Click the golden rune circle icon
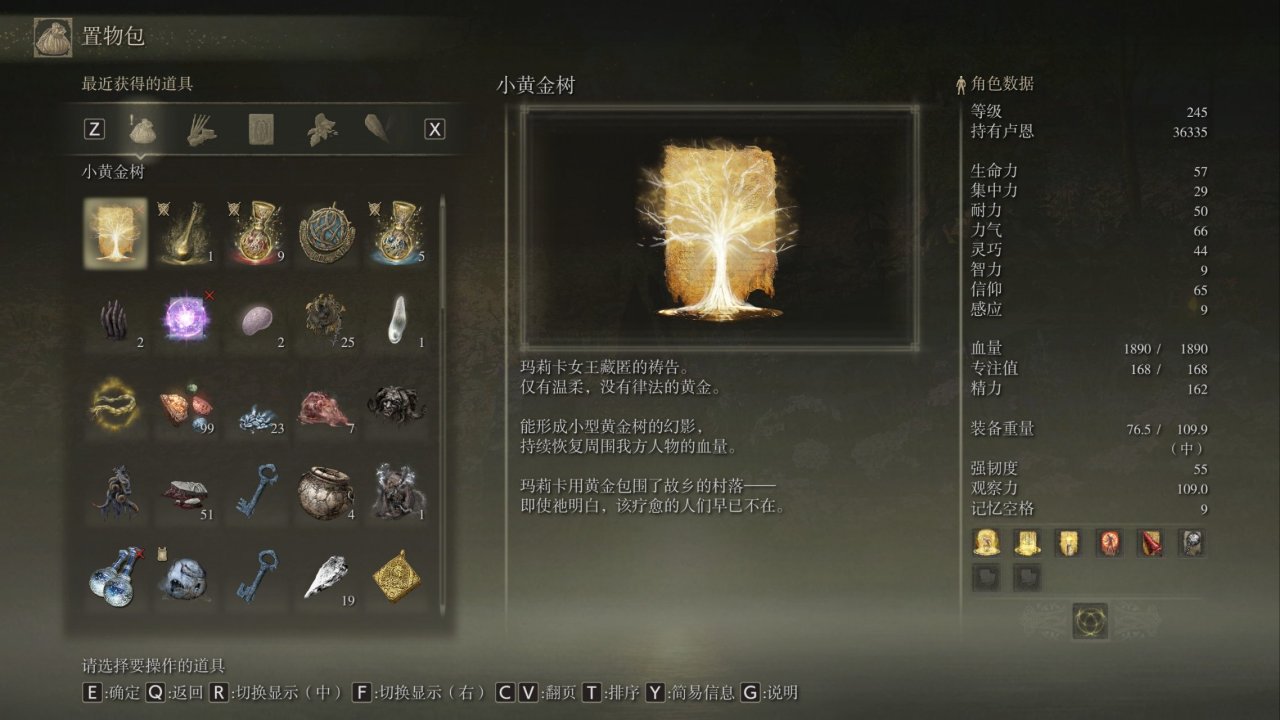 (x=1089, y=621)
